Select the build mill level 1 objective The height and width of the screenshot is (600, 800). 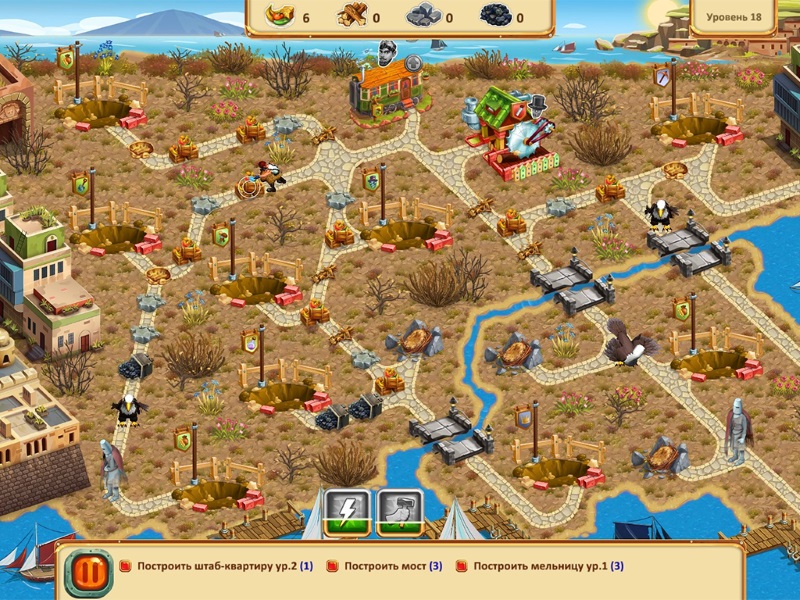pyautogui.click(x=548, y=566)
